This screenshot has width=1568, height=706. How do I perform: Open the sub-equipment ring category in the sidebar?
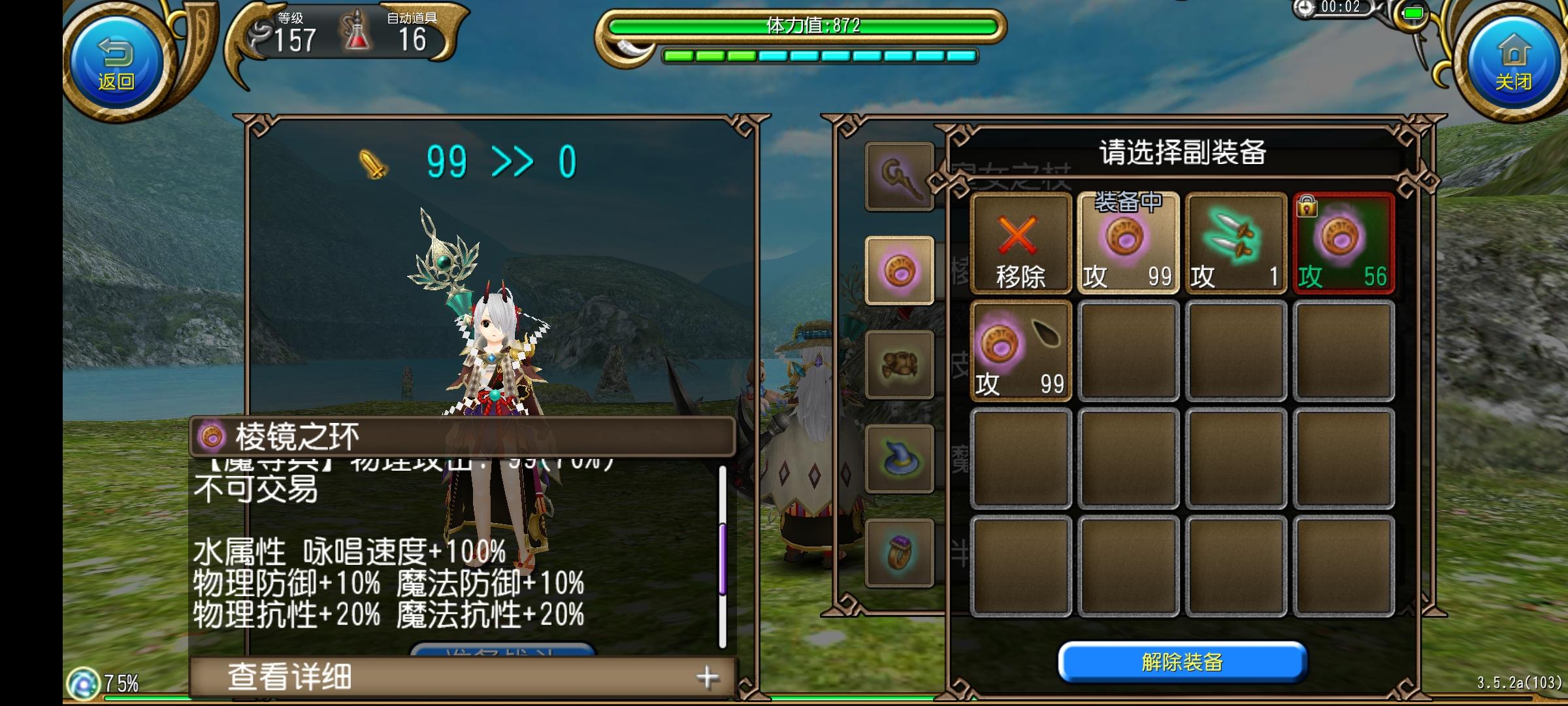tap(899, 270)
